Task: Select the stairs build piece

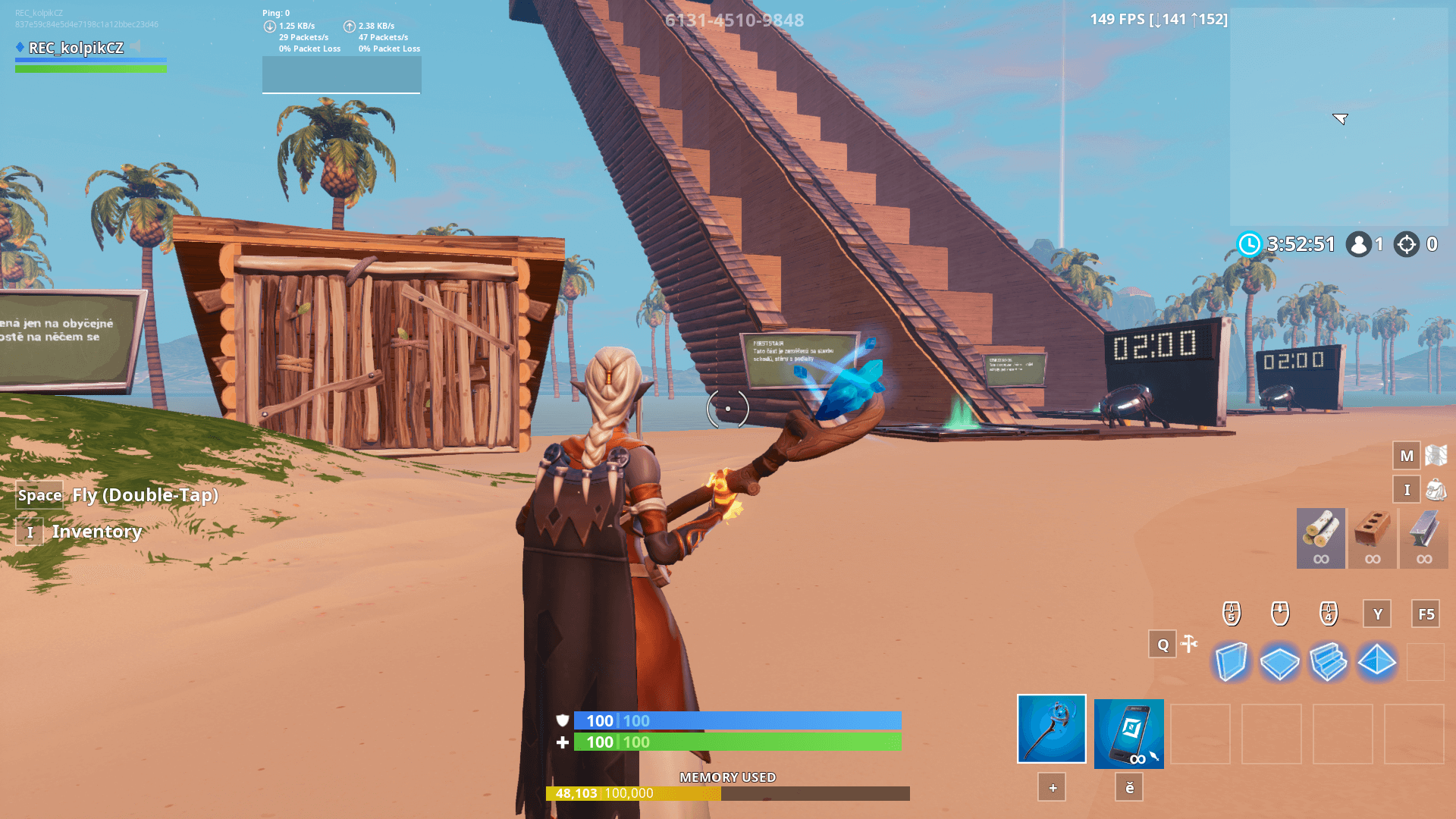Action: click(x=1329, y=661)
